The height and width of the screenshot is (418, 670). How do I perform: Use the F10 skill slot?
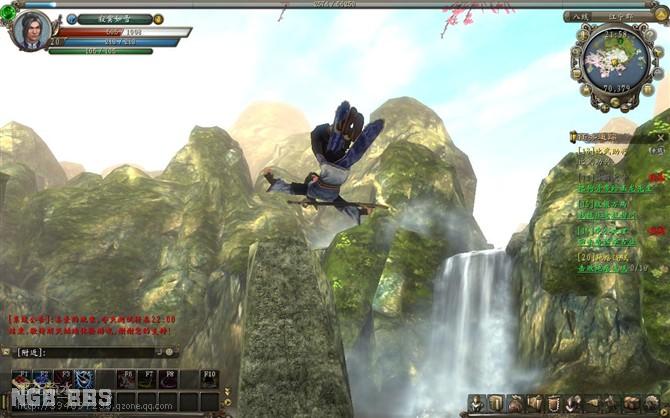coord(210,379)
